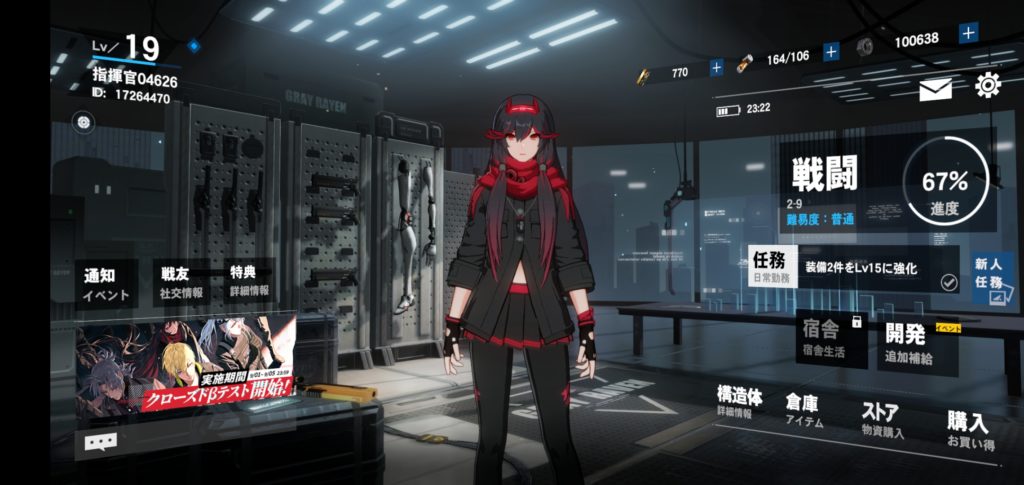Open the 新人任務 newcomer missions
Viewport: 1024px width, 485px height.
(988, 273)
